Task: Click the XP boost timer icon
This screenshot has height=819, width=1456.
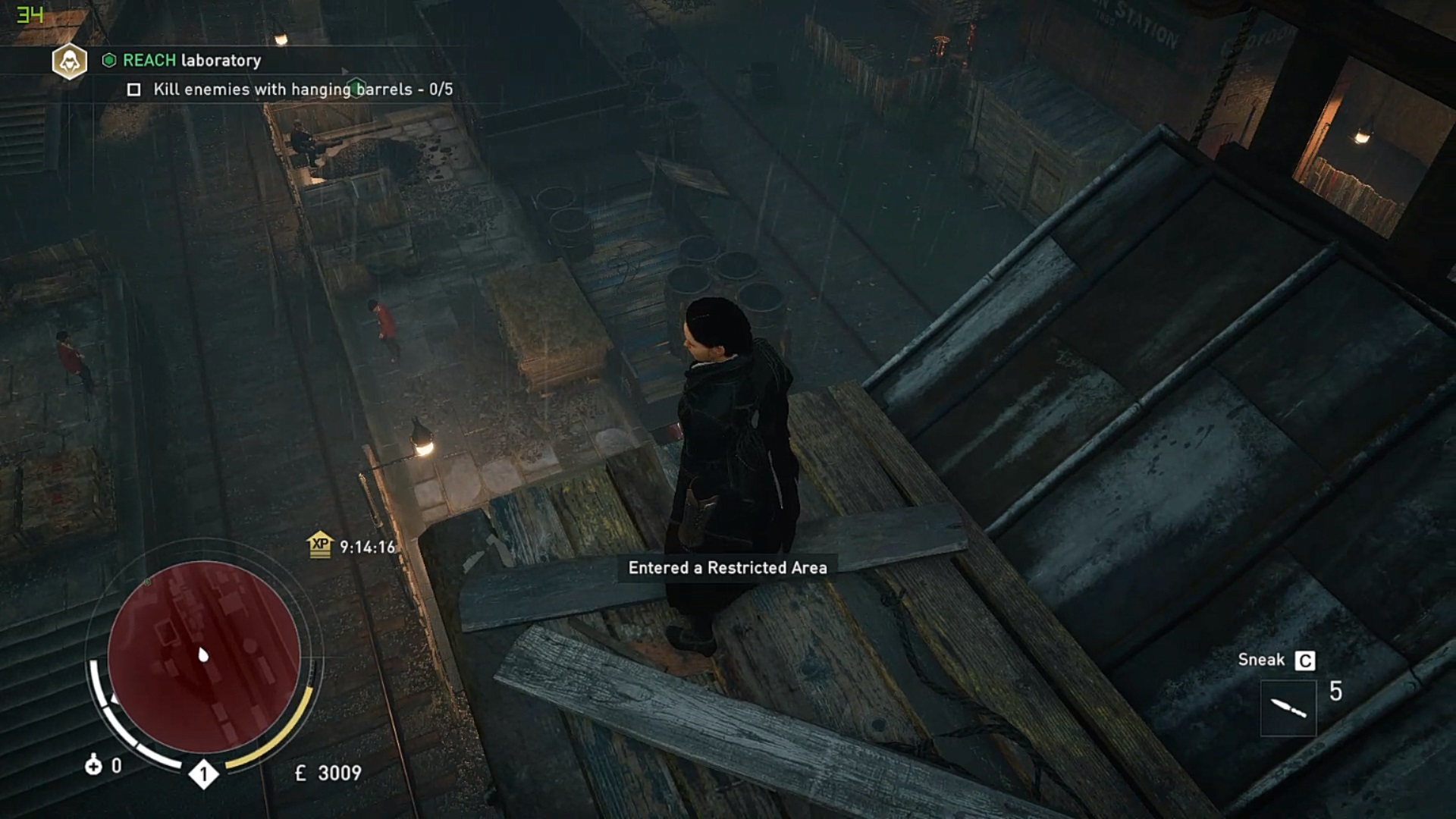Action: [x=320, y=544]
